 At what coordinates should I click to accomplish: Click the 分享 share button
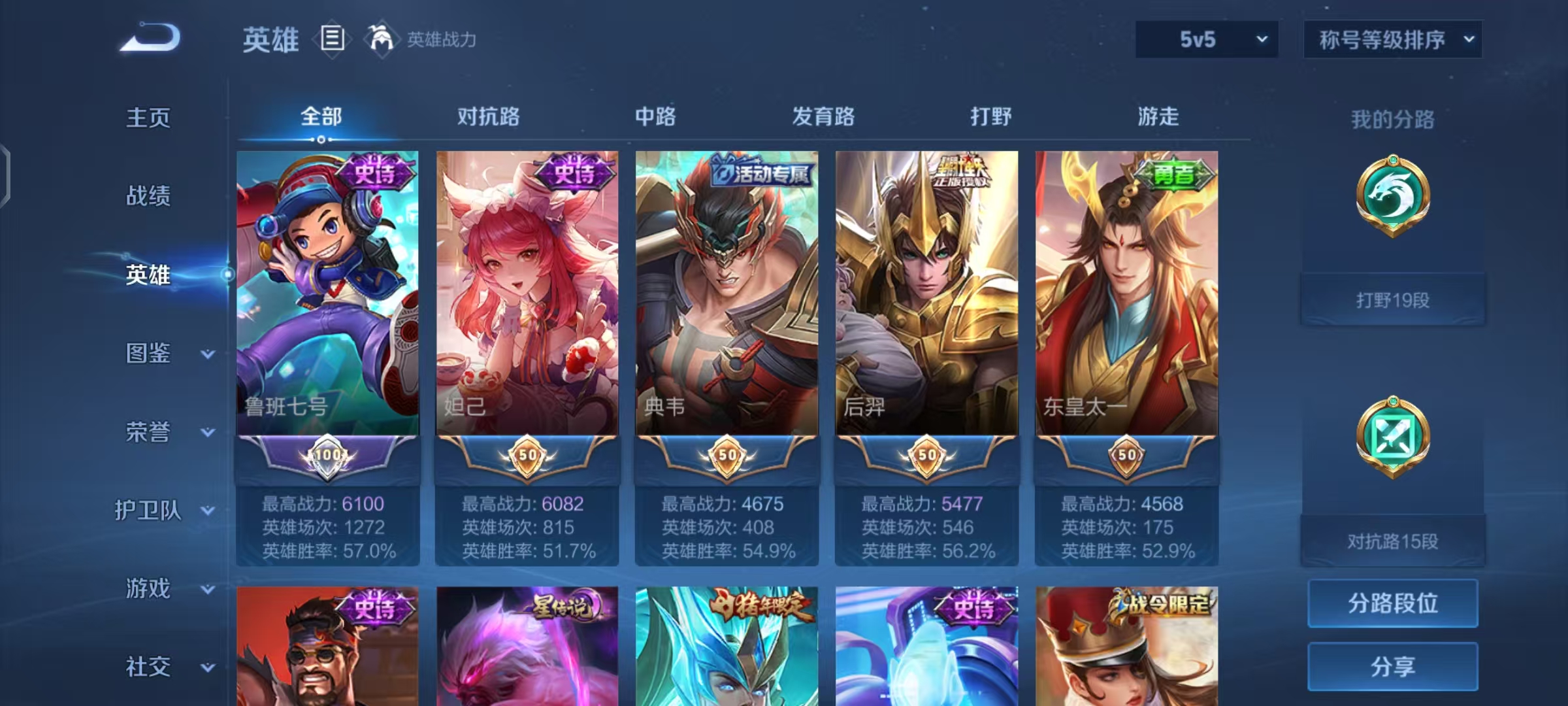coord(1392,667)
